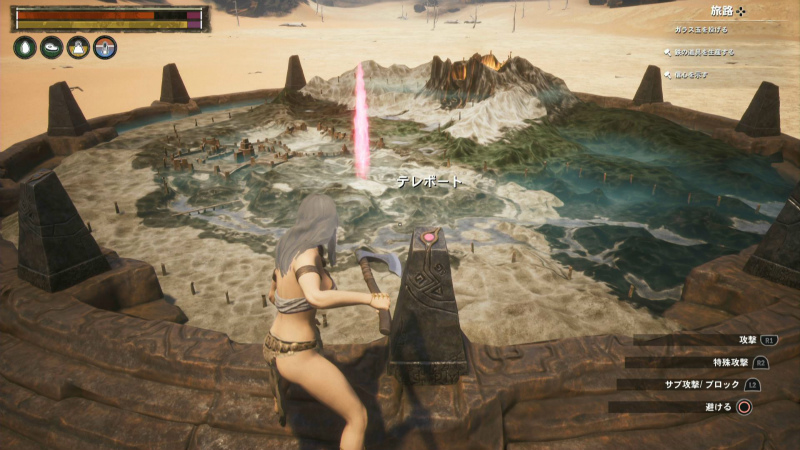Viewport: 800px width, 450px height.
Task: Select the ガラス玉を投げる journey step
Action: 706,31
